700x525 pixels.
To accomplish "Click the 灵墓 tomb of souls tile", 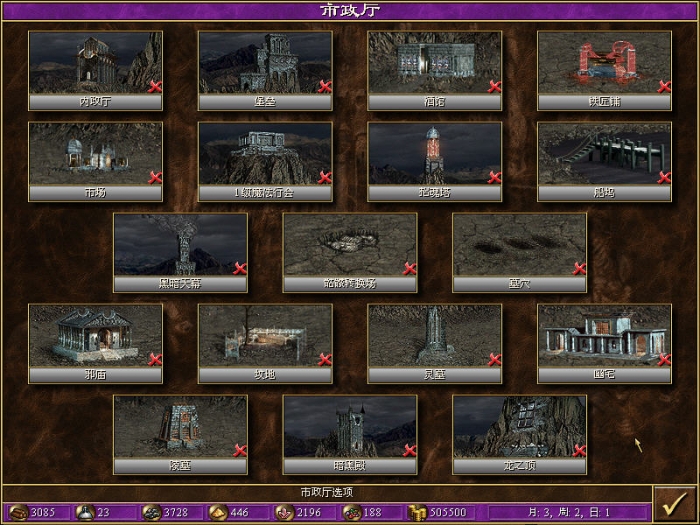I will (x=435, y=336).
